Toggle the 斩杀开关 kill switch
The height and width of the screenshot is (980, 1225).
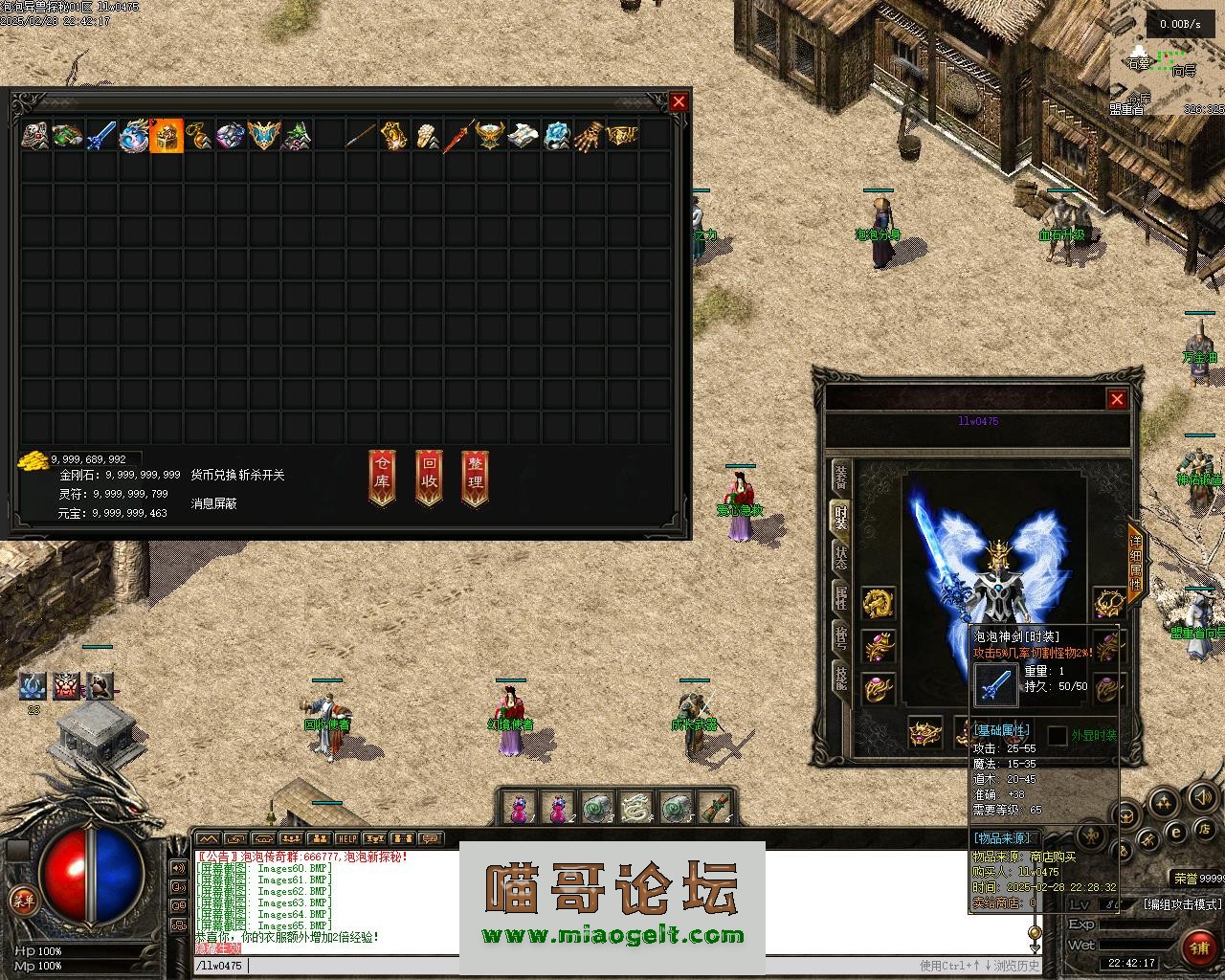tap(260, 475)
